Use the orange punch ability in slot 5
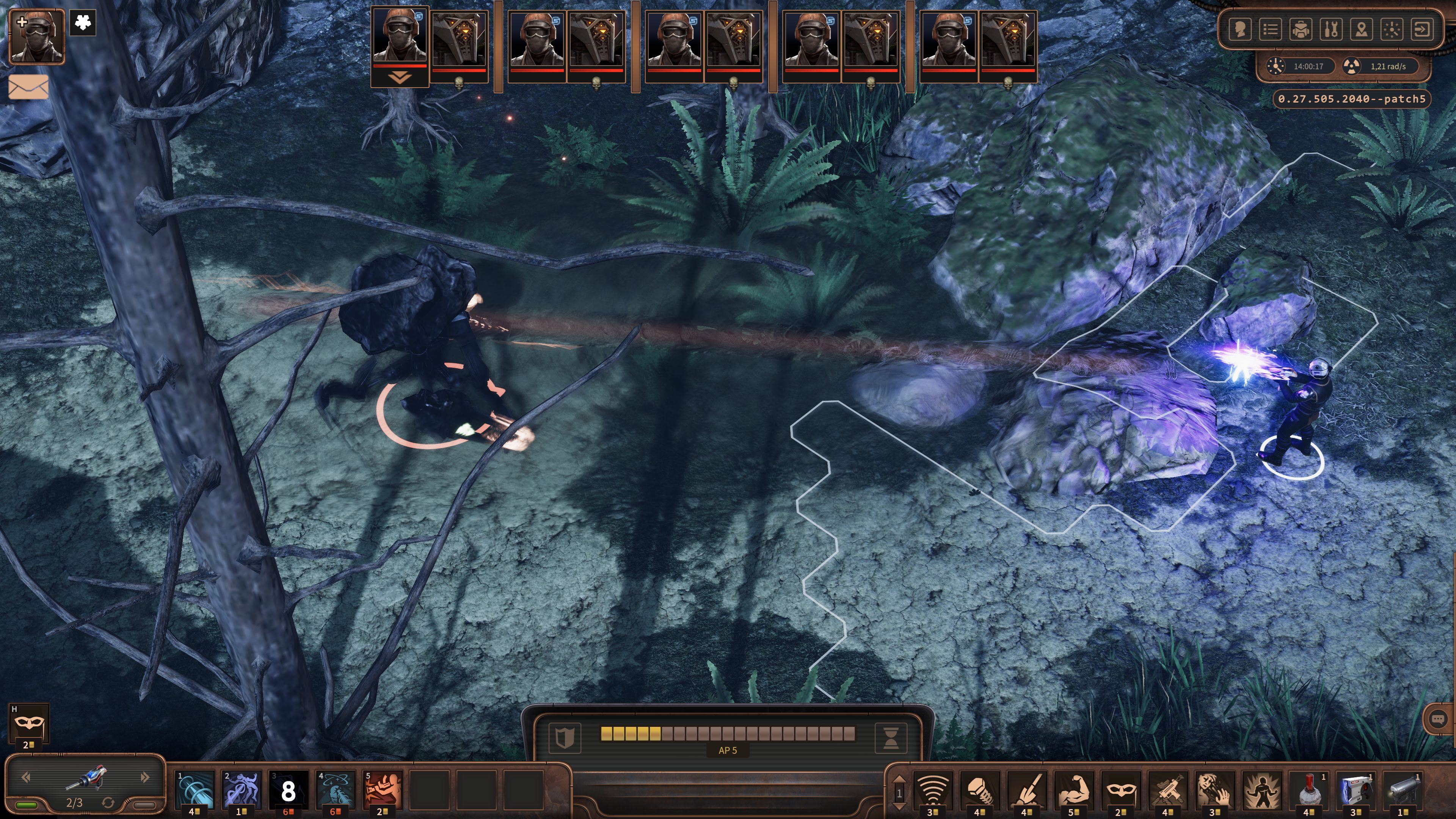 point(383,789)
